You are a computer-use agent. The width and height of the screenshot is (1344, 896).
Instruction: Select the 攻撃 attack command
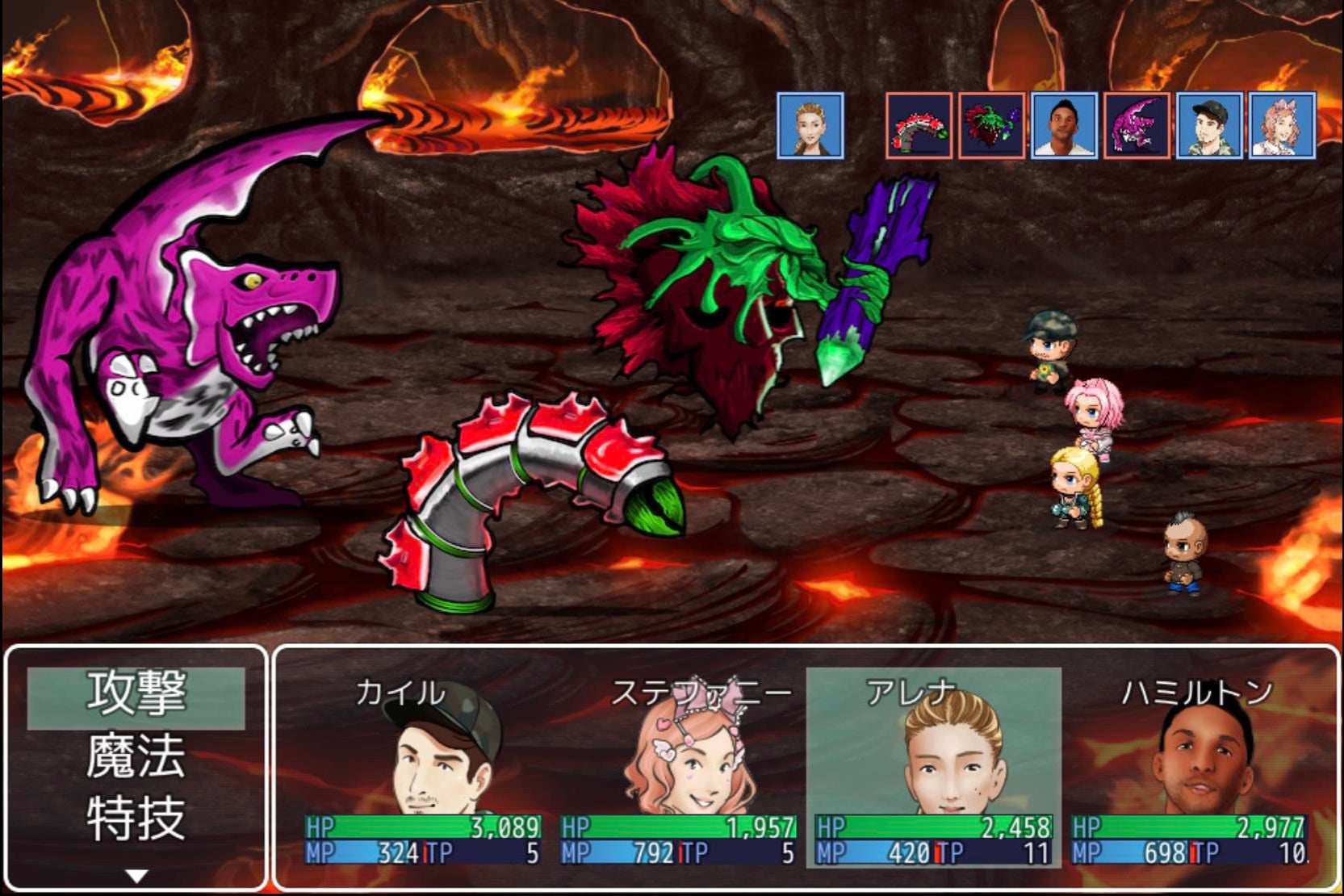click(136, 694)
